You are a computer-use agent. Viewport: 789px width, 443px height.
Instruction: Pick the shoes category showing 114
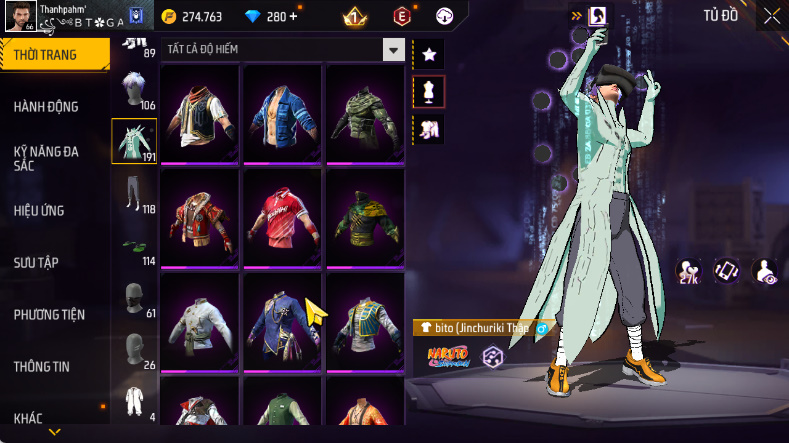pyautogui.click(x=133, y=247)
